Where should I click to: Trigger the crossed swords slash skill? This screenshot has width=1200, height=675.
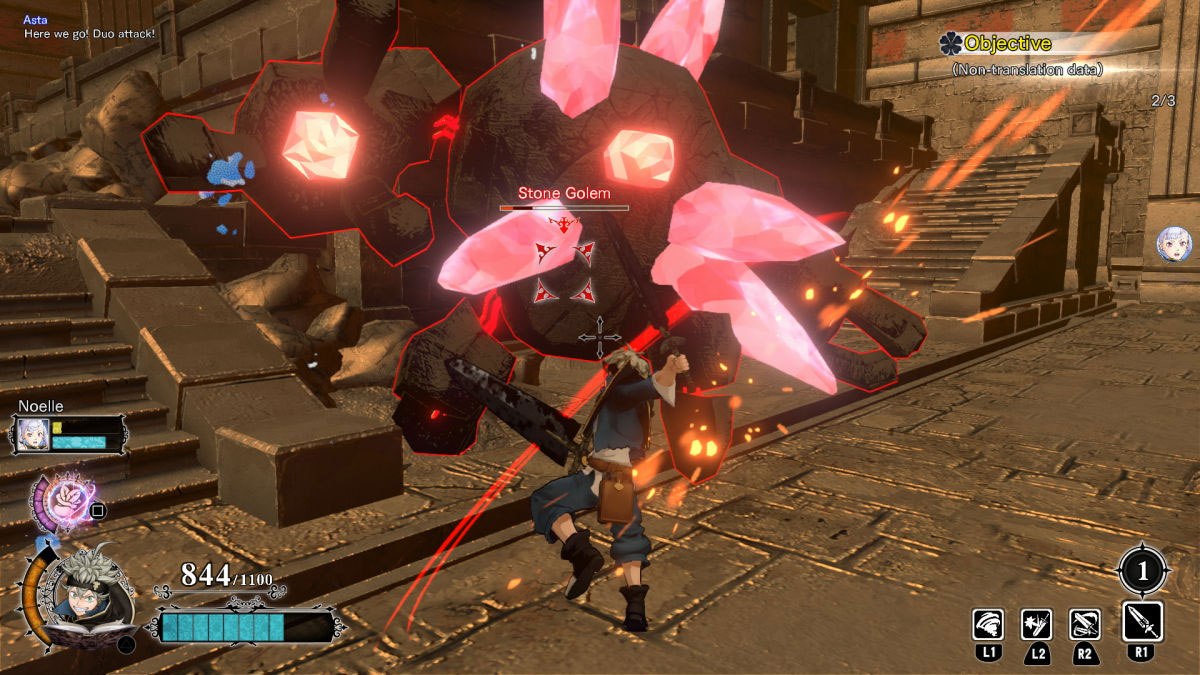(x=1085, y=624)
